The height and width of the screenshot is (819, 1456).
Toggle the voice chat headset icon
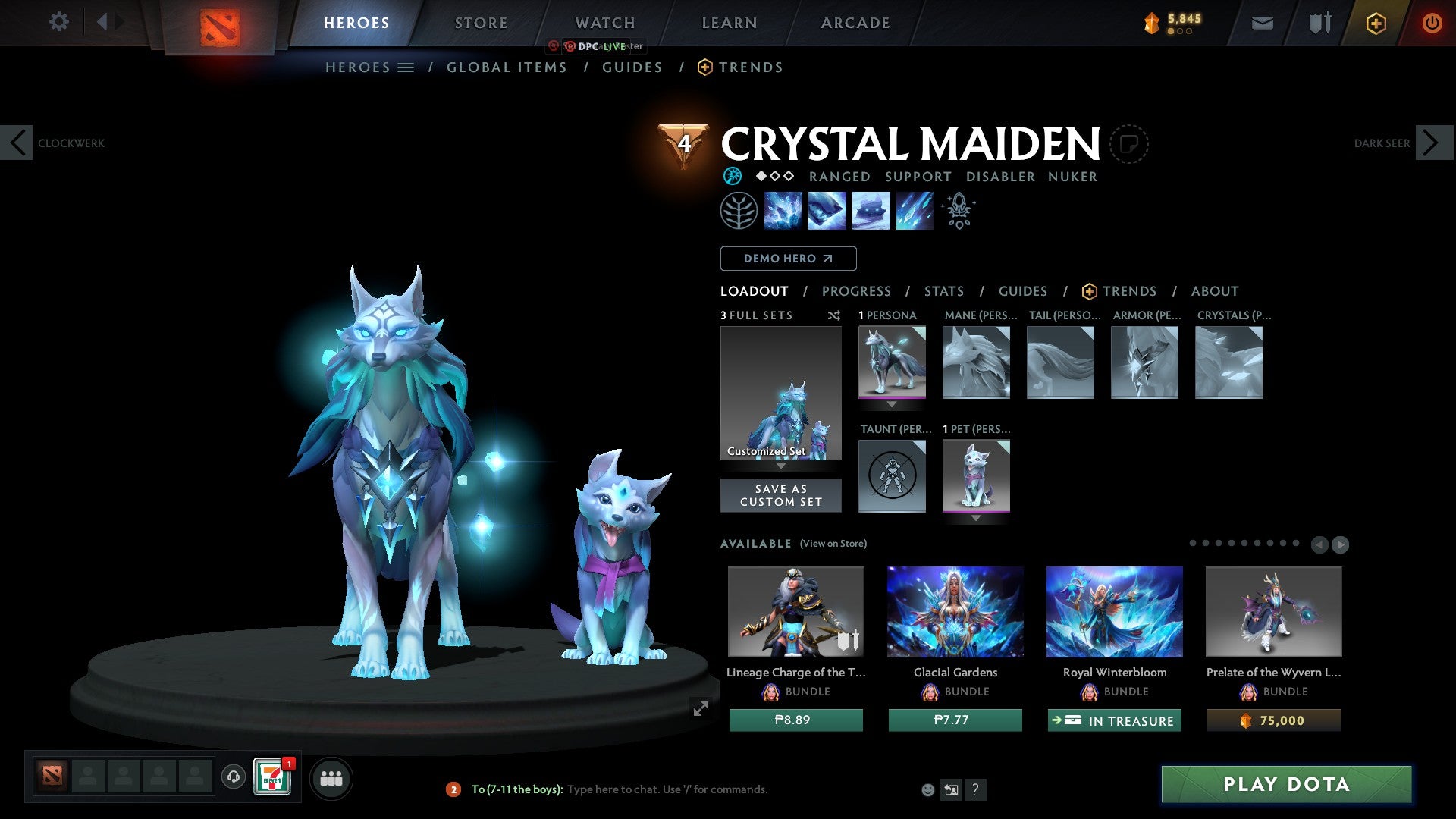click(233, 777)
